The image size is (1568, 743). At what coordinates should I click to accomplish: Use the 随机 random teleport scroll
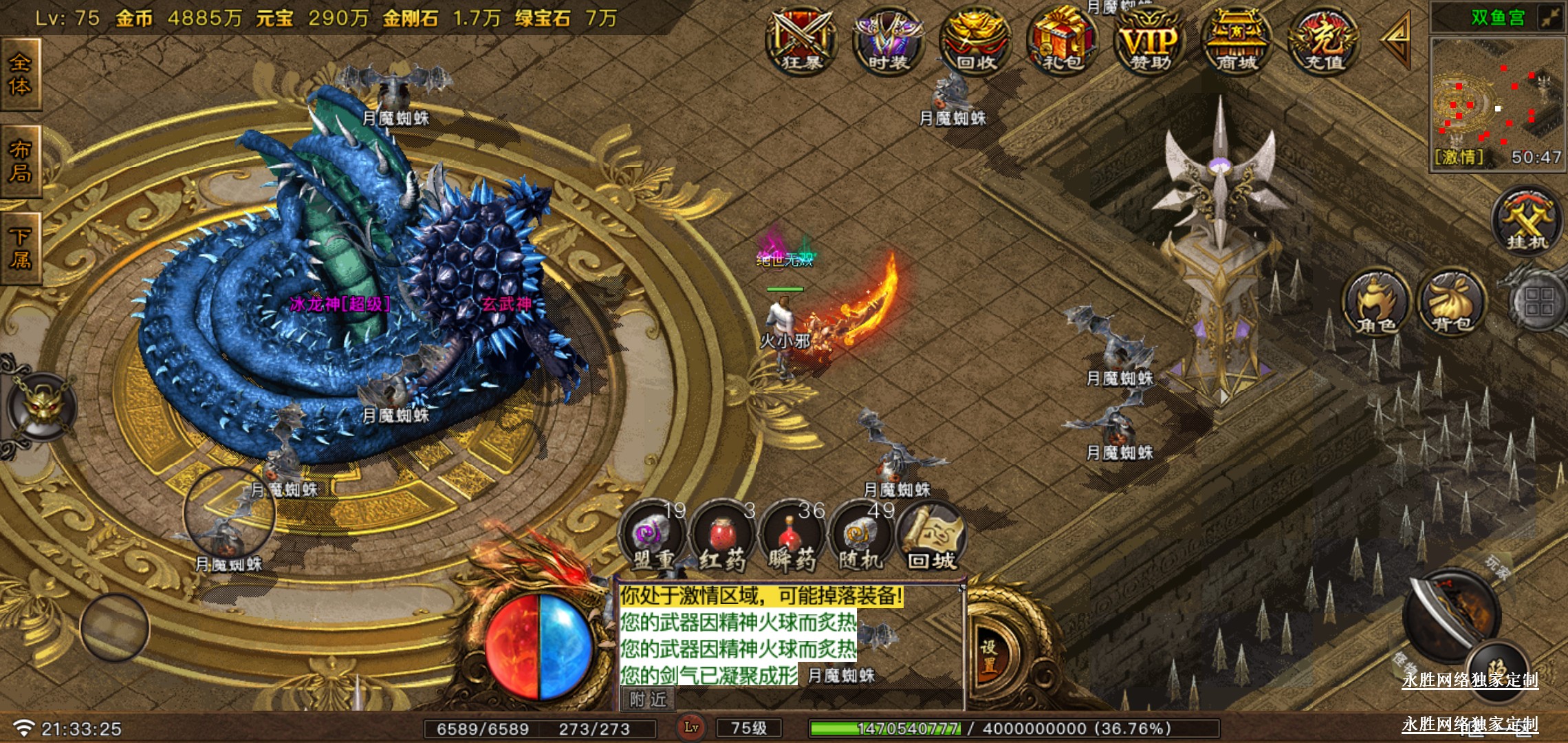(861, 538)
